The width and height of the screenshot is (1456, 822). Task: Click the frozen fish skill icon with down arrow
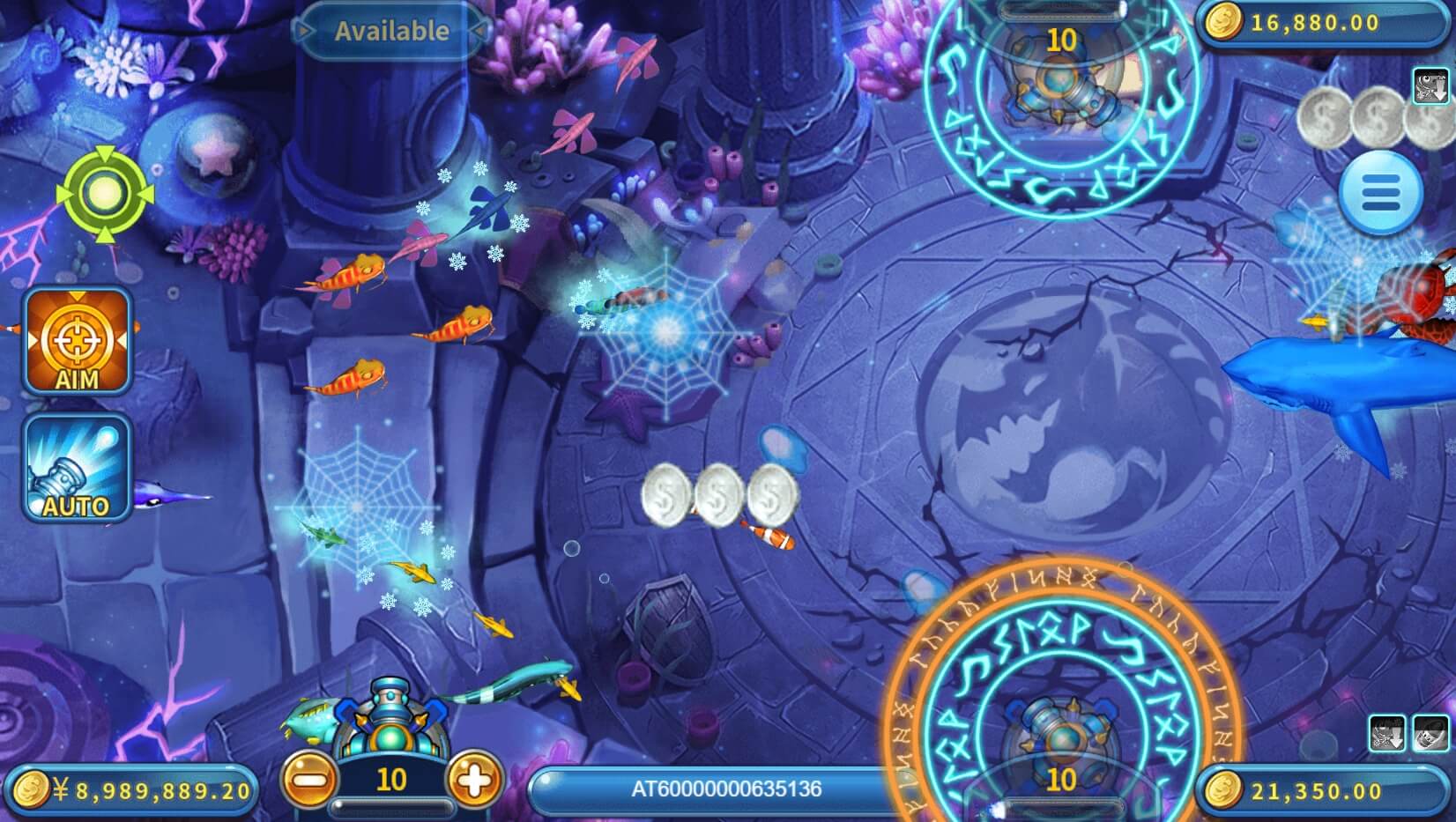tap(1430, 86)
